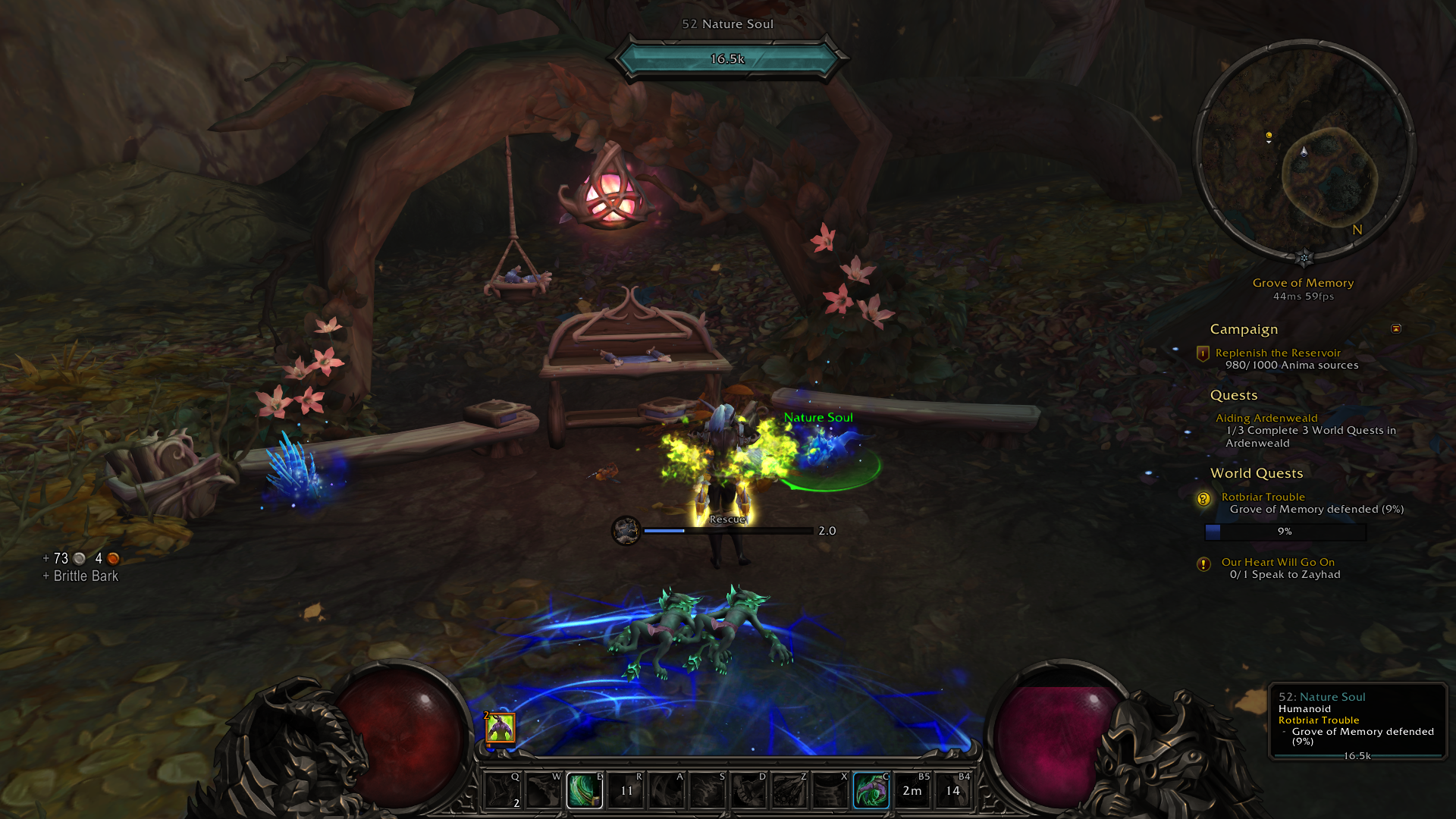The width and height of the screenshot is (1456, 819).
Task: Click the B5 ability showing 2m cooldown
Action: (x=912, y=789)
